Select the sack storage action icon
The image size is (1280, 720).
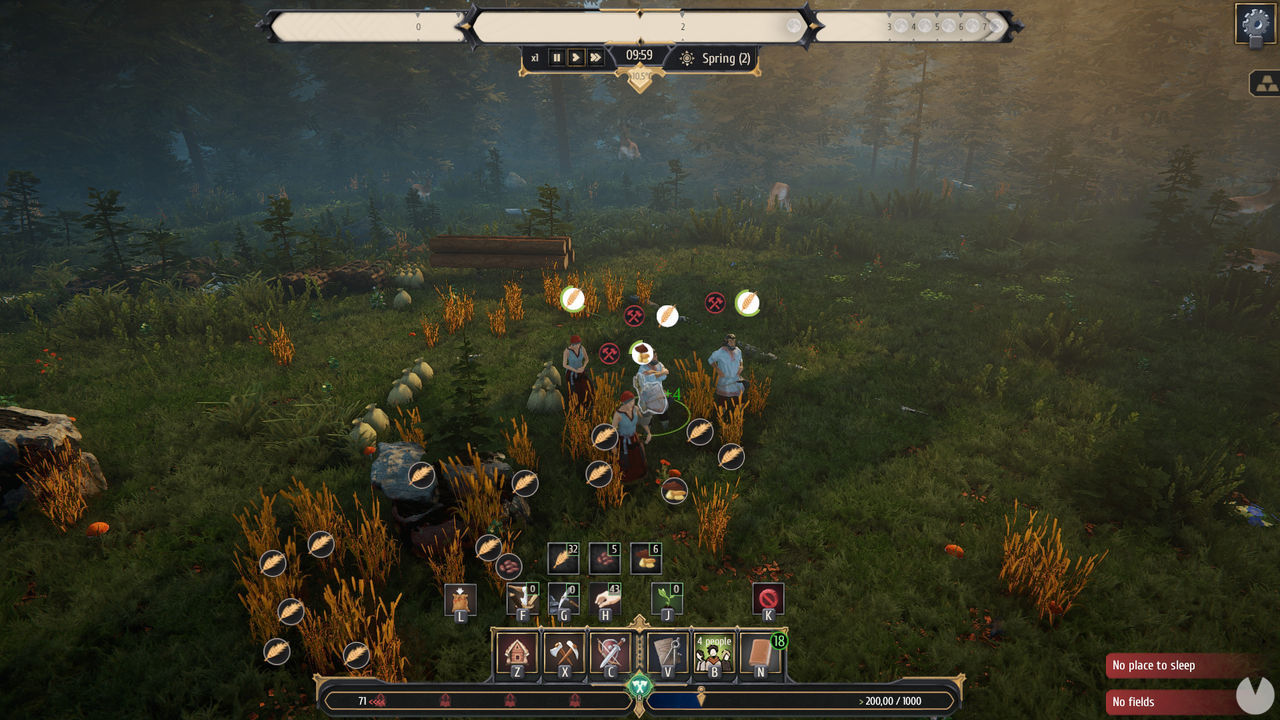(460, 599)
